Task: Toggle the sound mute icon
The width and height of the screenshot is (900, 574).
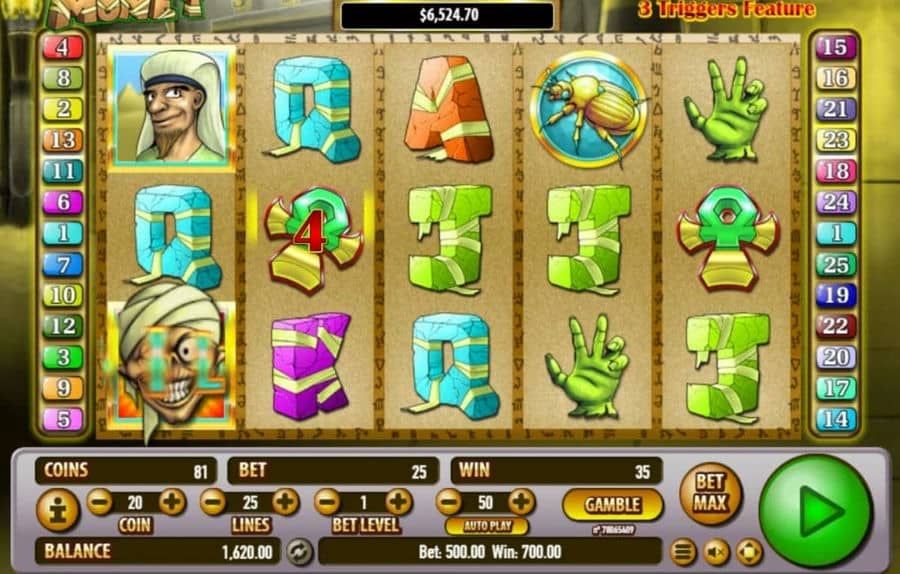Action: click(716, 551)
